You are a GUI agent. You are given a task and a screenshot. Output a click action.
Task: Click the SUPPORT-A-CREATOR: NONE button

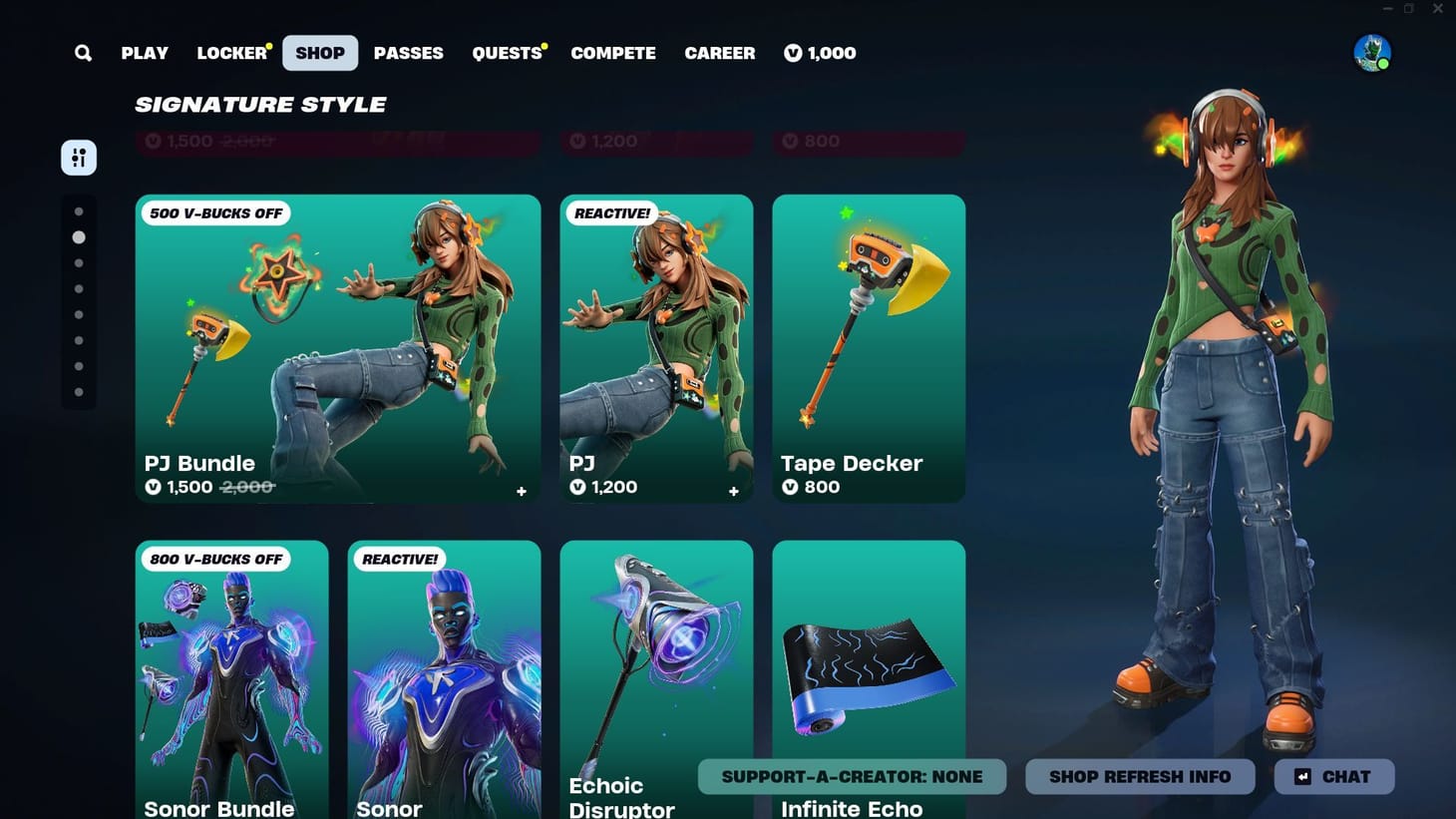852,776
